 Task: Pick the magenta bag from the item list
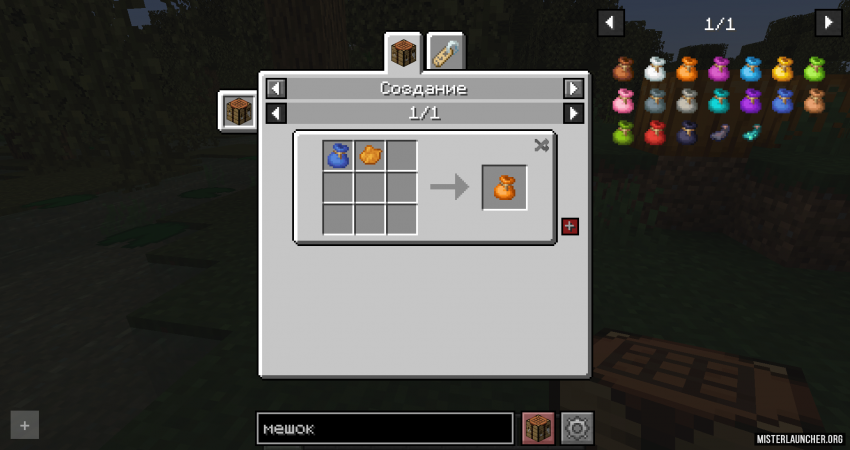click(x=719, y=69)
